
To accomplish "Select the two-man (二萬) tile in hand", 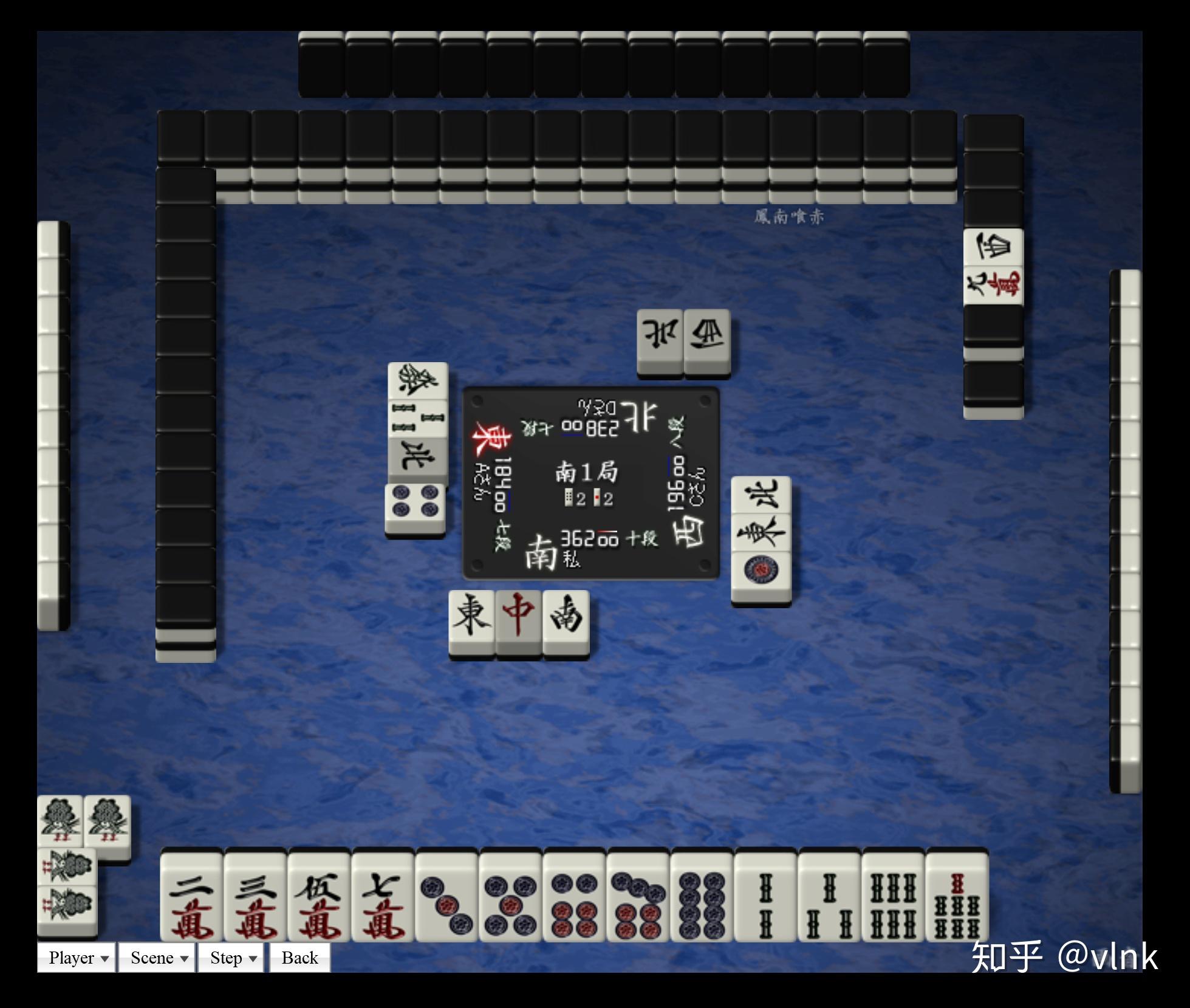I will (192, 897).
